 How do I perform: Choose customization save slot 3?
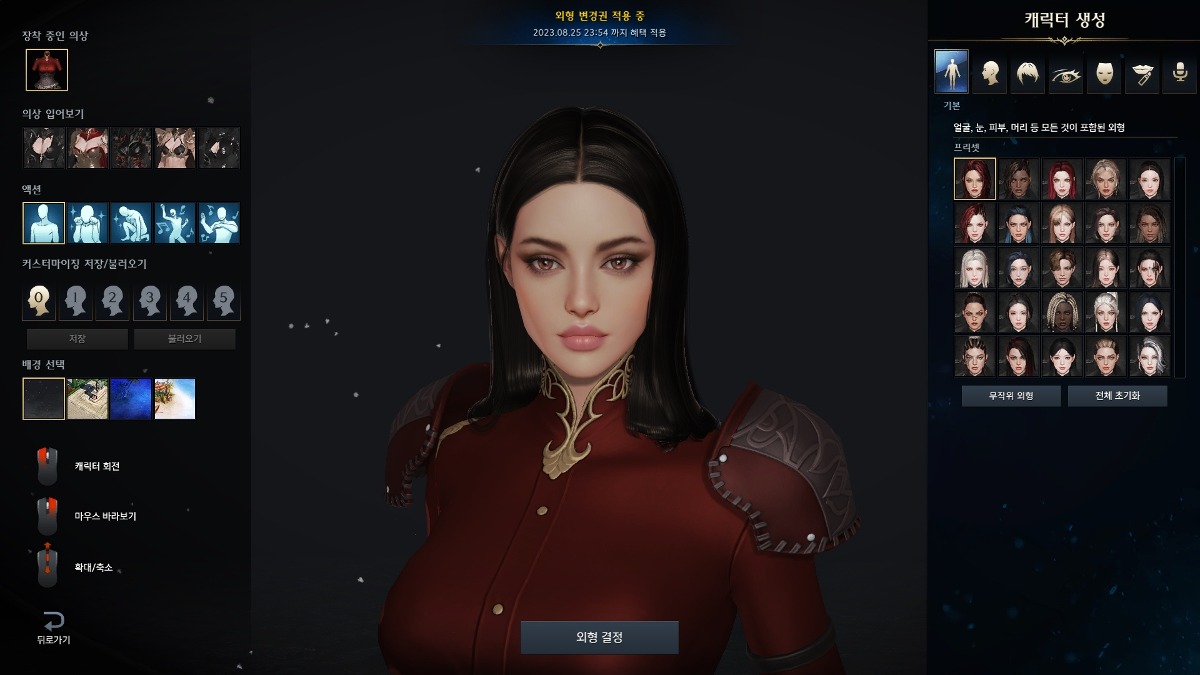(x=149, y=299)
